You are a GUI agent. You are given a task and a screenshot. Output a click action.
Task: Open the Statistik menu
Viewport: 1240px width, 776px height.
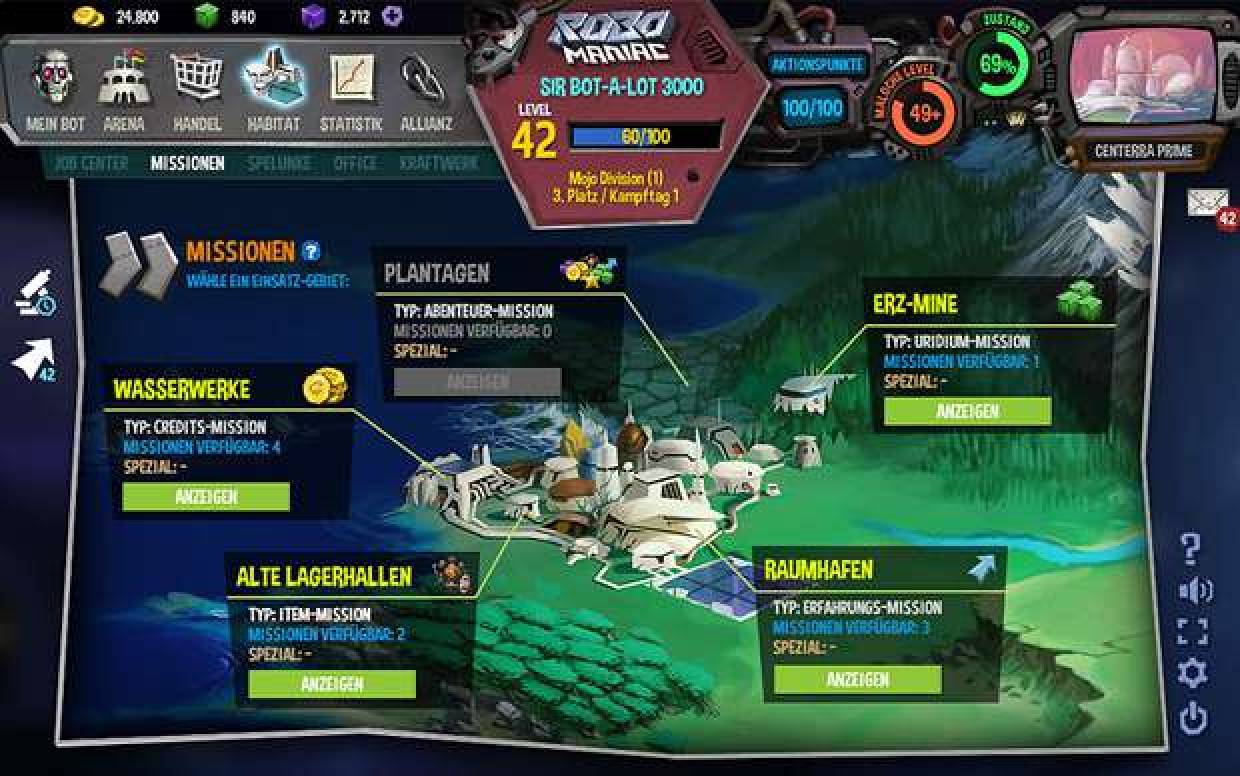click(x=351, y=90)
